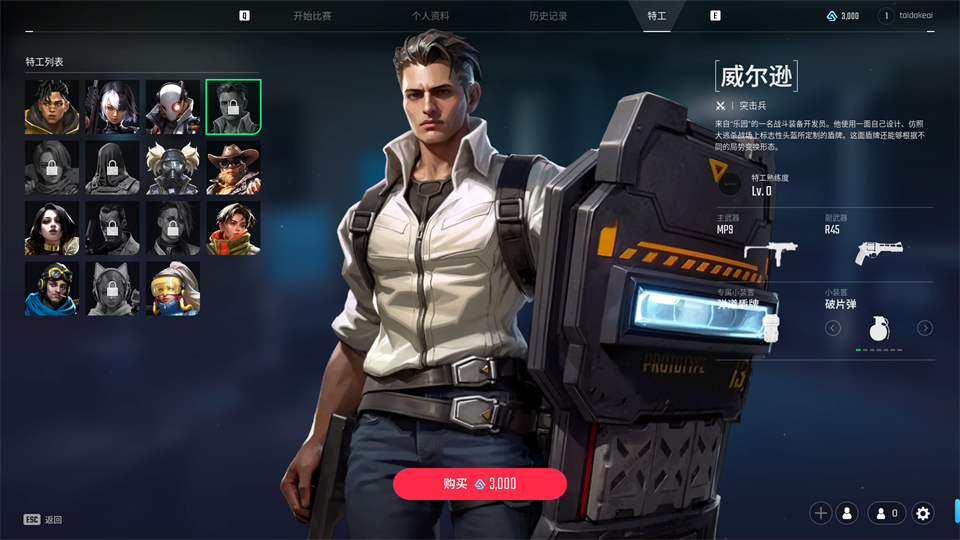
Task: Select the gas-mask agent with blonde pigtails
Action: pyautogui.click(x=173, y=168)
